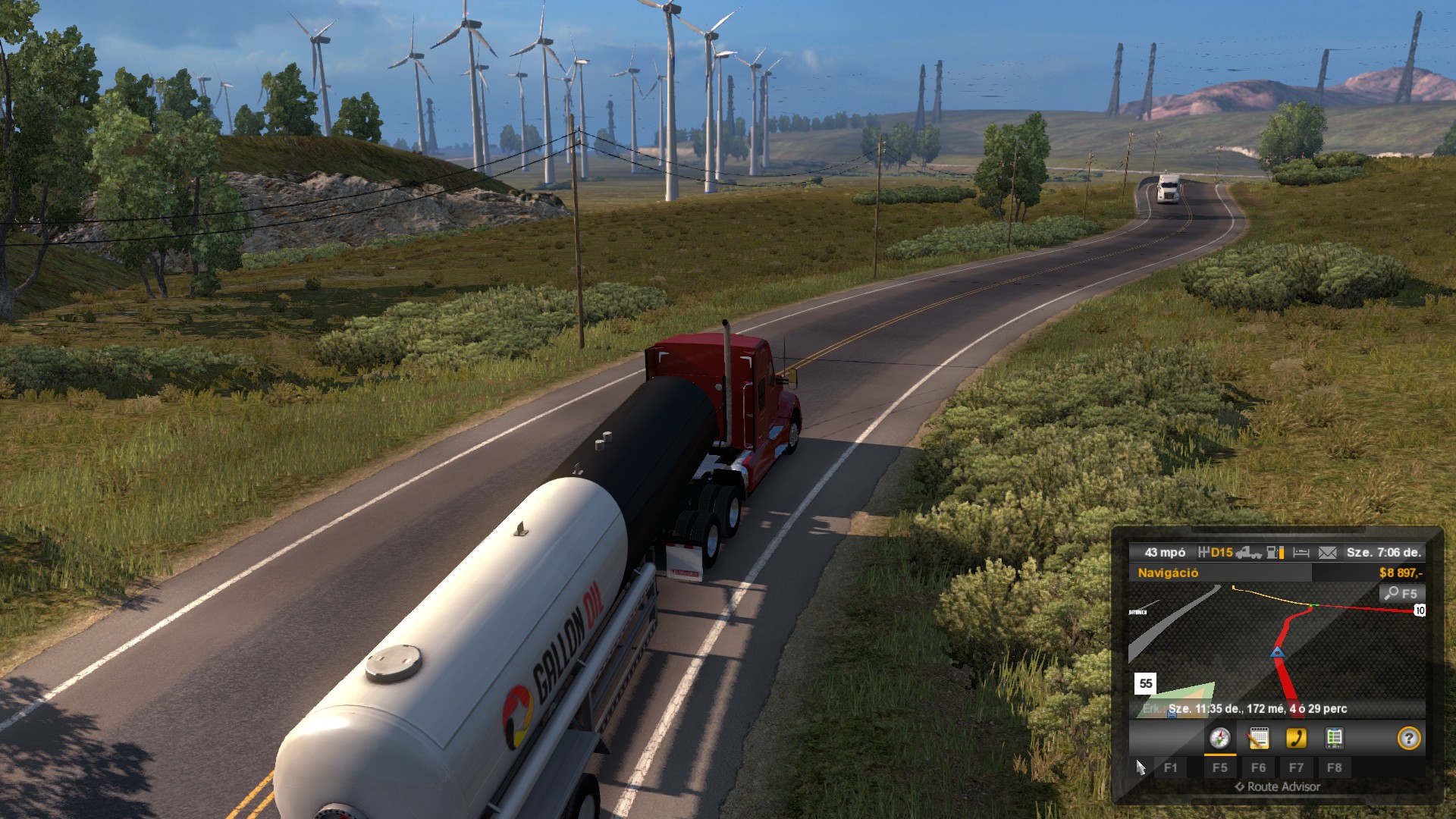
Task: Switch to the calendar job info tab
Action: coord(1258,738)
